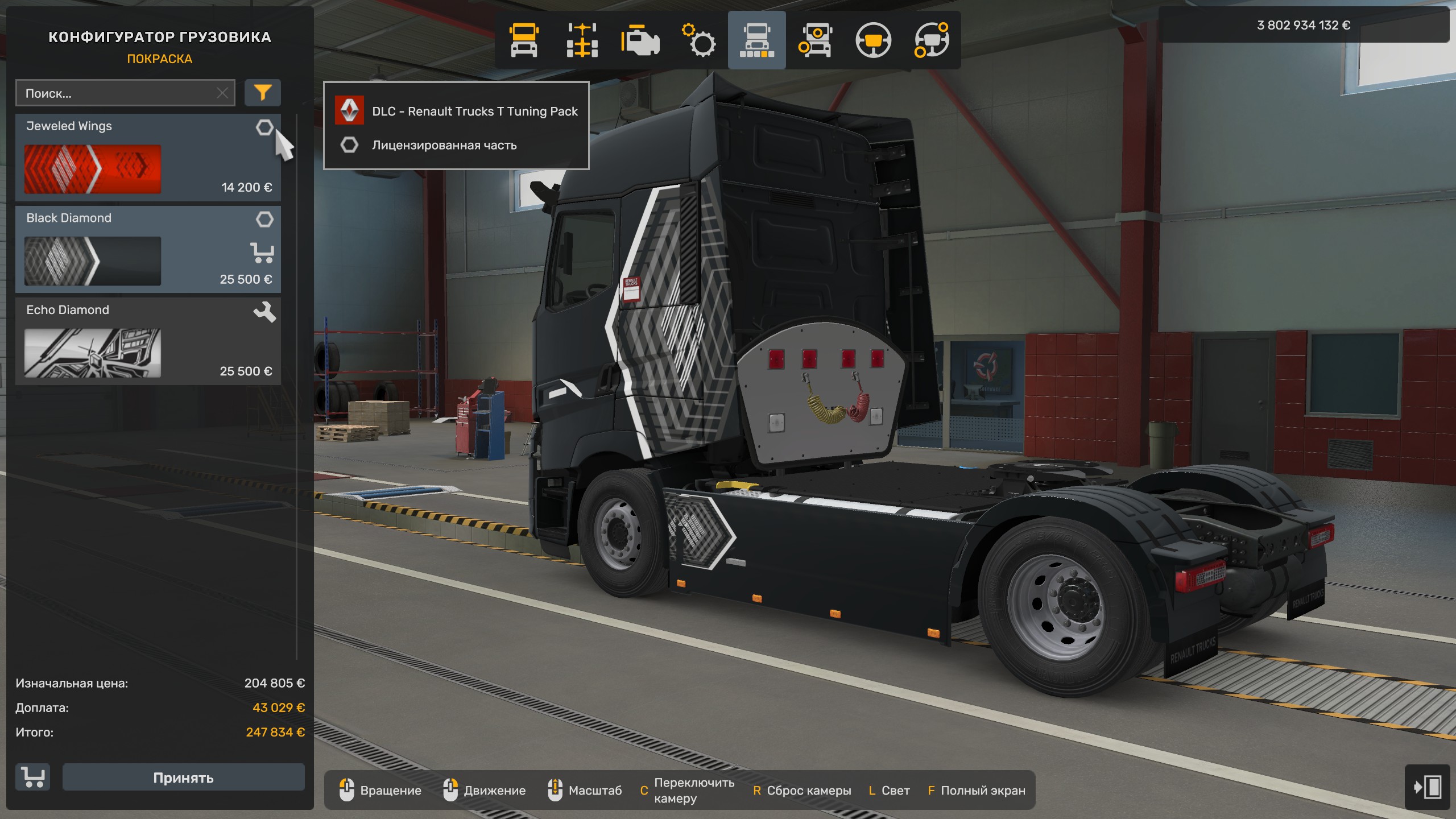Switch to the truck cabin front tab

coord(524,40)
